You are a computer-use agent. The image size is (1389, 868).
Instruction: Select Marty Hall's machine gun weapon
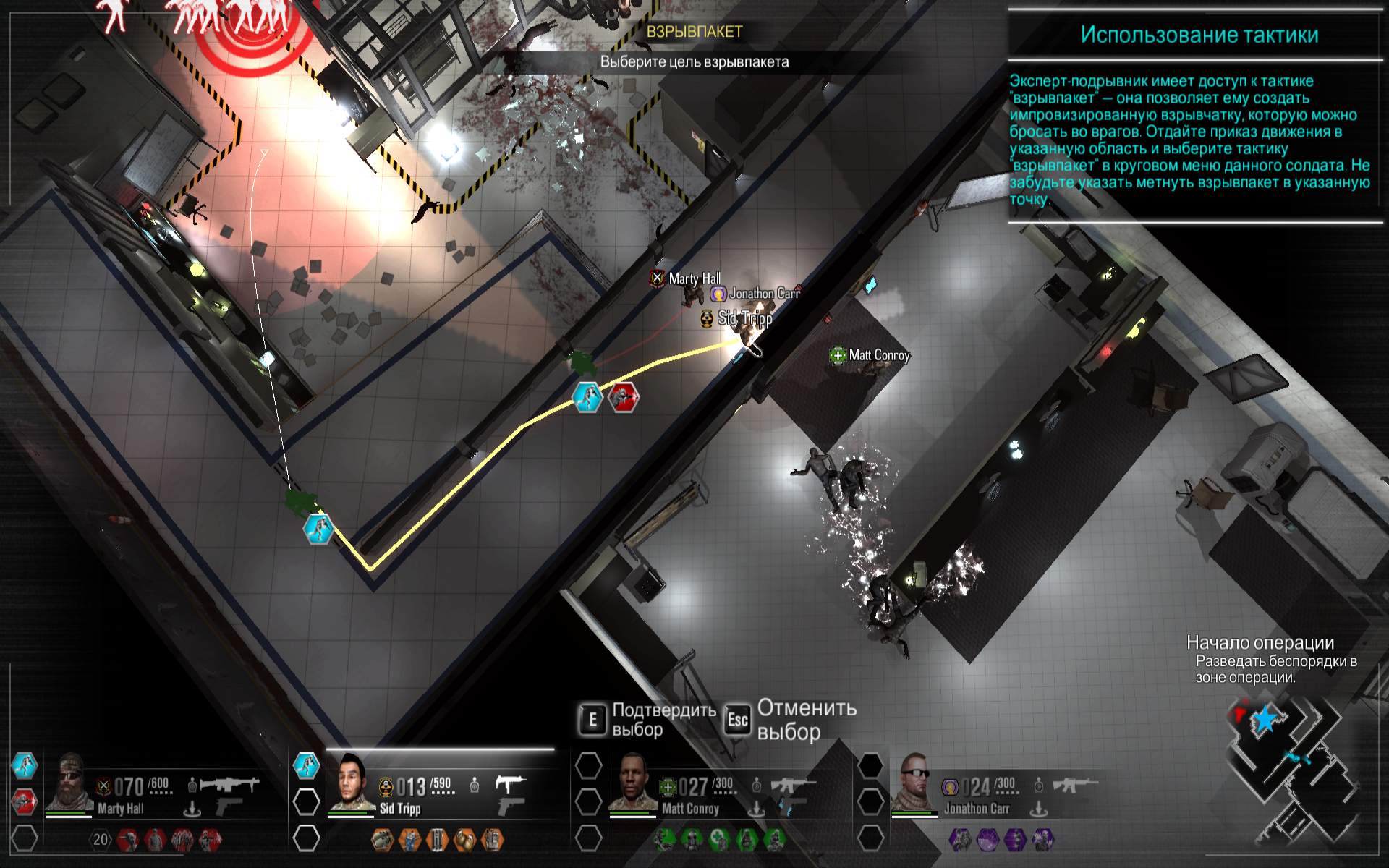[x=229, y=783]
